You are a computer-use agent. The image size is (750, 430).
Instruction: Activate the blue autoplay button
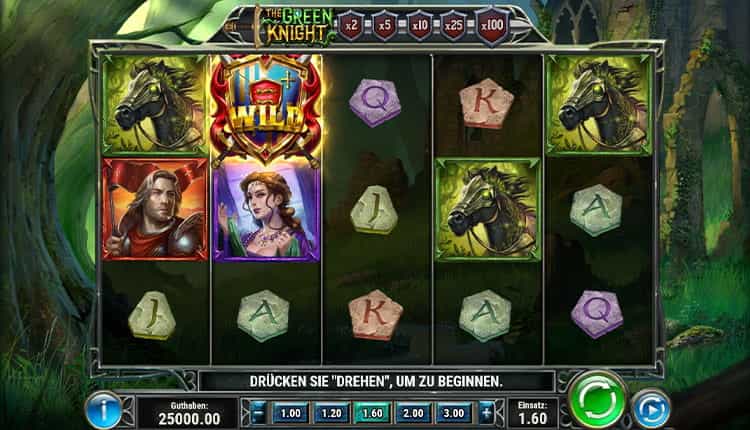(x=651, y=409)
